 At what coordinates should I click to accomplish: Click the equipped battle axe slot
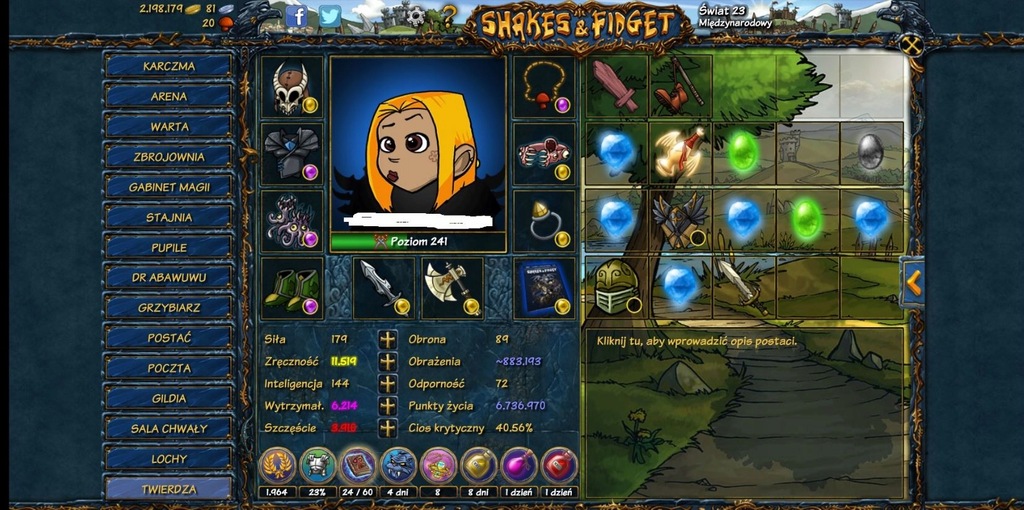452,287
